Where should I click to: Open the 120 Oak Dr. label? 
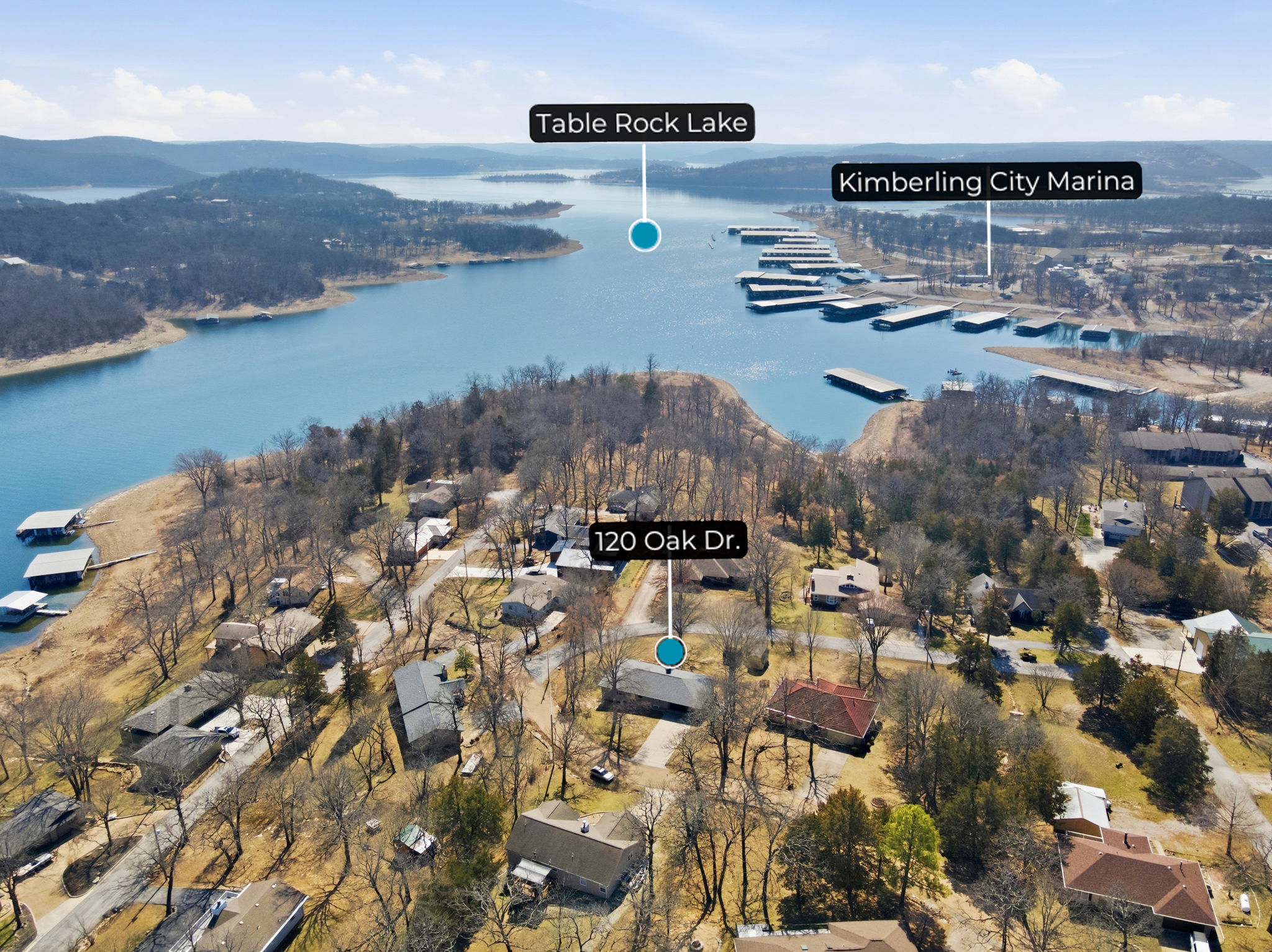(x=668, y=541)
